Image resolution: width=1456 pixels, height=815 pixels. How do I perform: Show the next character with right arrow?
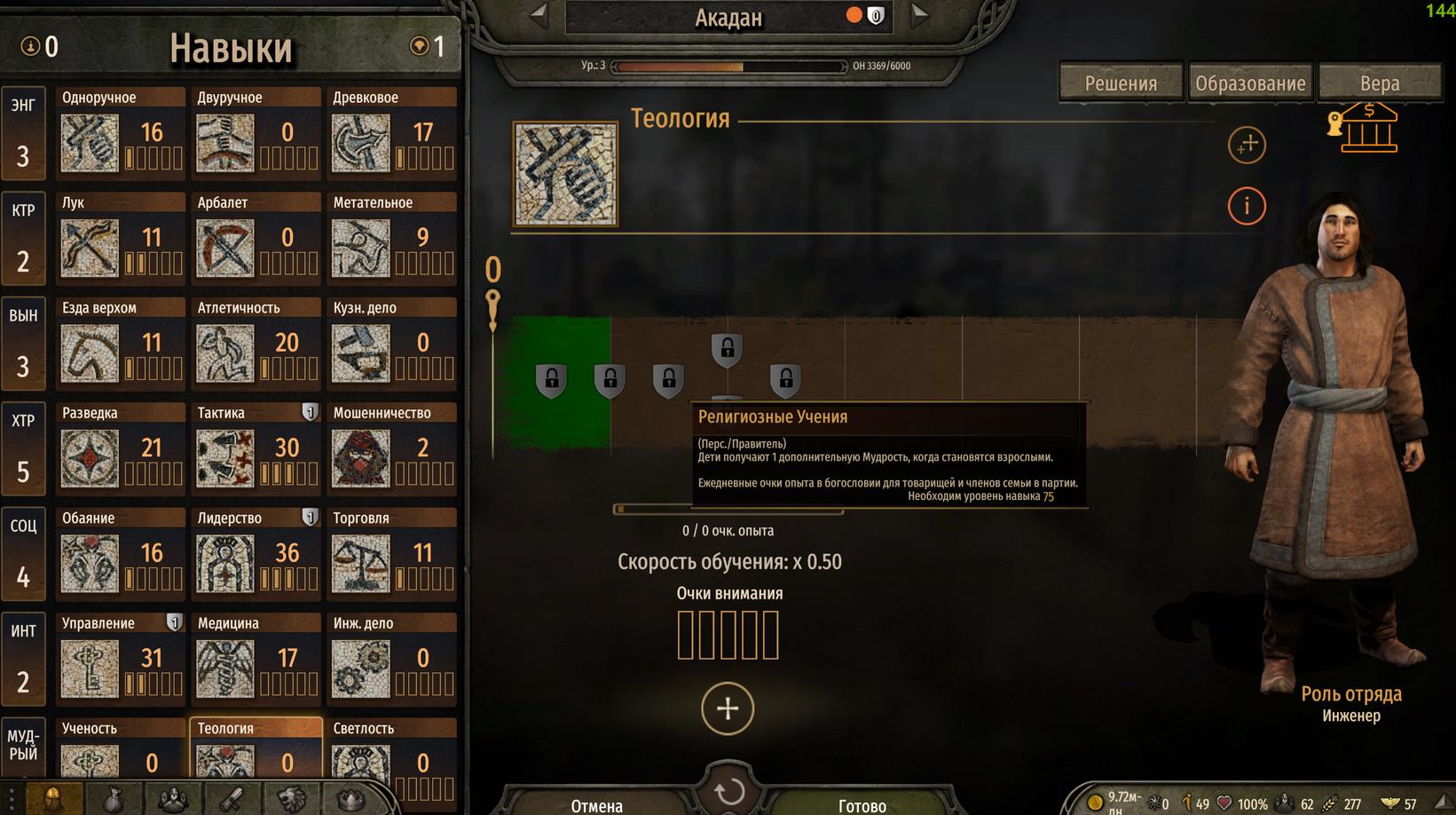[920, 14]
